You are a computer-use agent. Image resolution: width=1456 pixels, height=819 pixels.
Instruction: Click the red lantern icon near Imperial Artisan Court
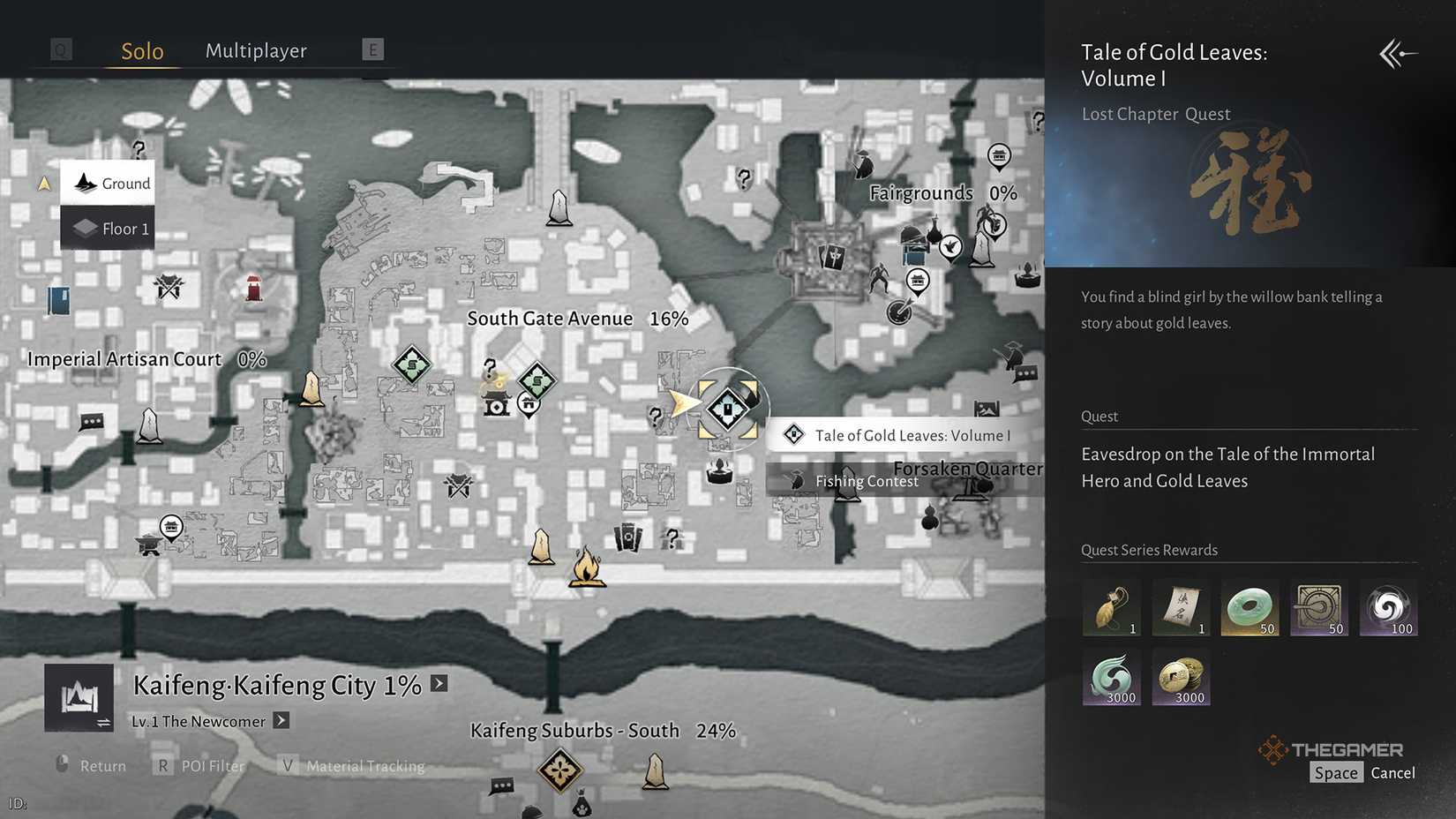click(253, 289)
